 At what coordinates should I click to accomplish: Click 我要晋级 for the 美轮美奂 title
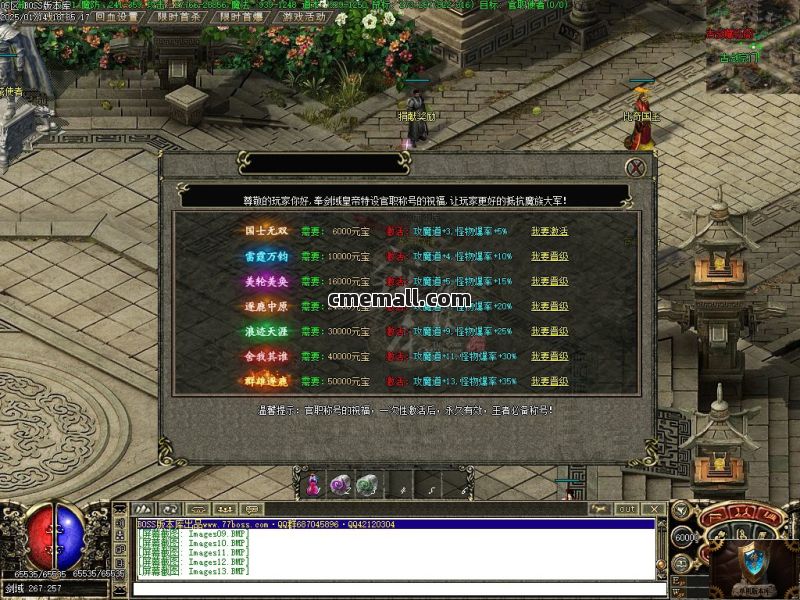point(549,281)
